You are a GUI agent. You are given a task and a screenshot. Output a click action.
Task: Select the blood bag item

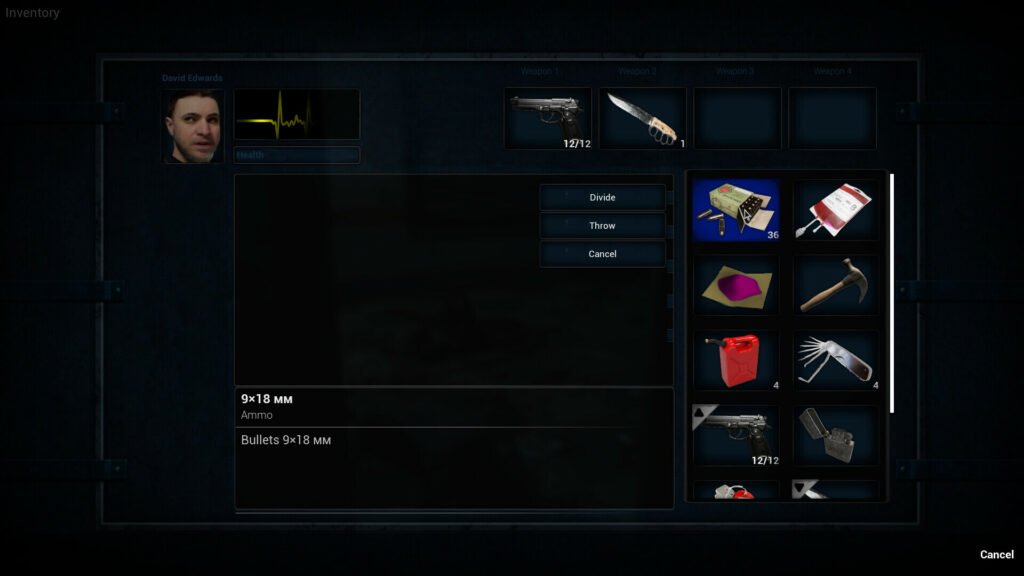pos(835,210)
